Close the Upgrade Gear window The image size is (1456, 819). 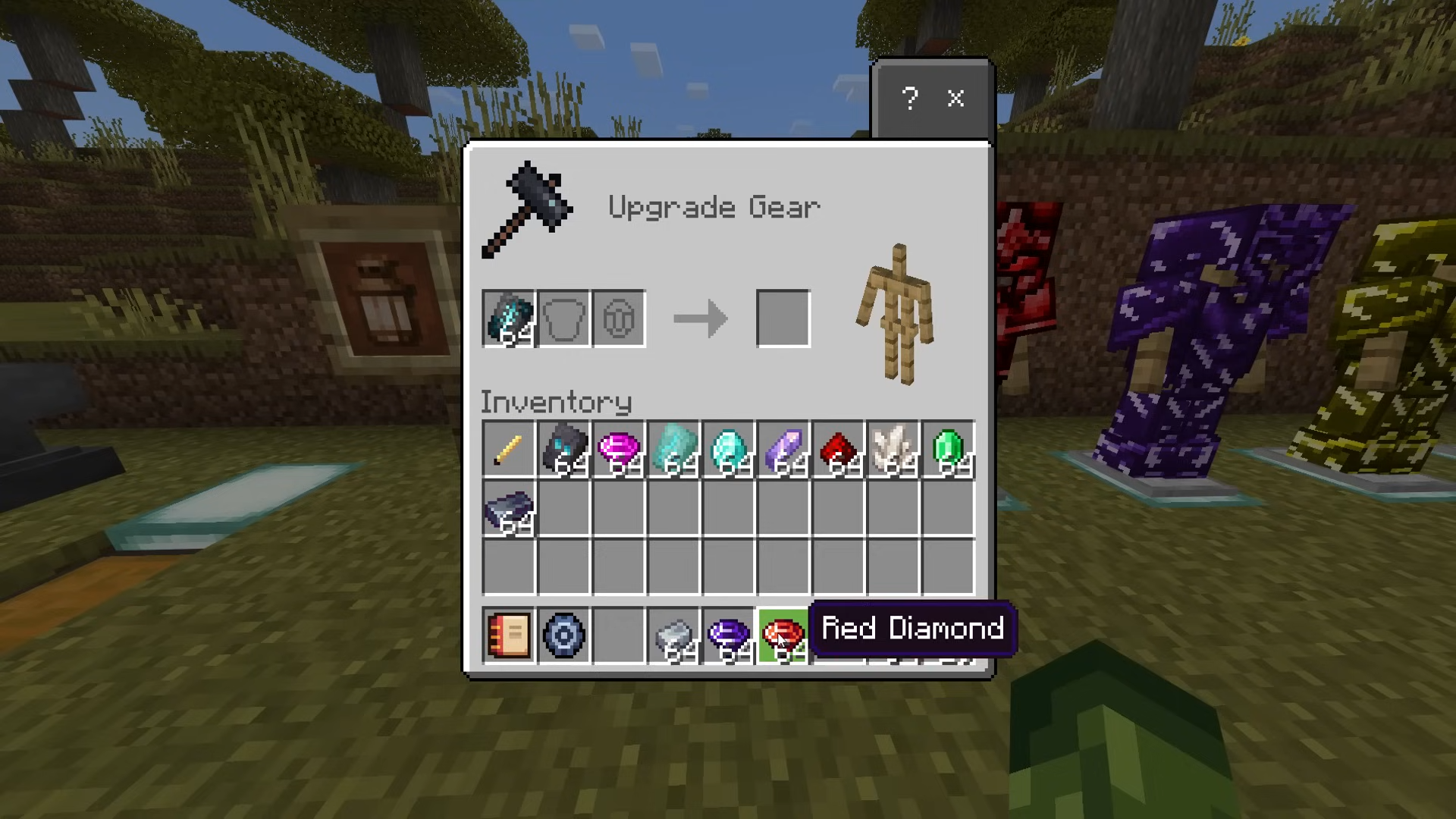955,99
